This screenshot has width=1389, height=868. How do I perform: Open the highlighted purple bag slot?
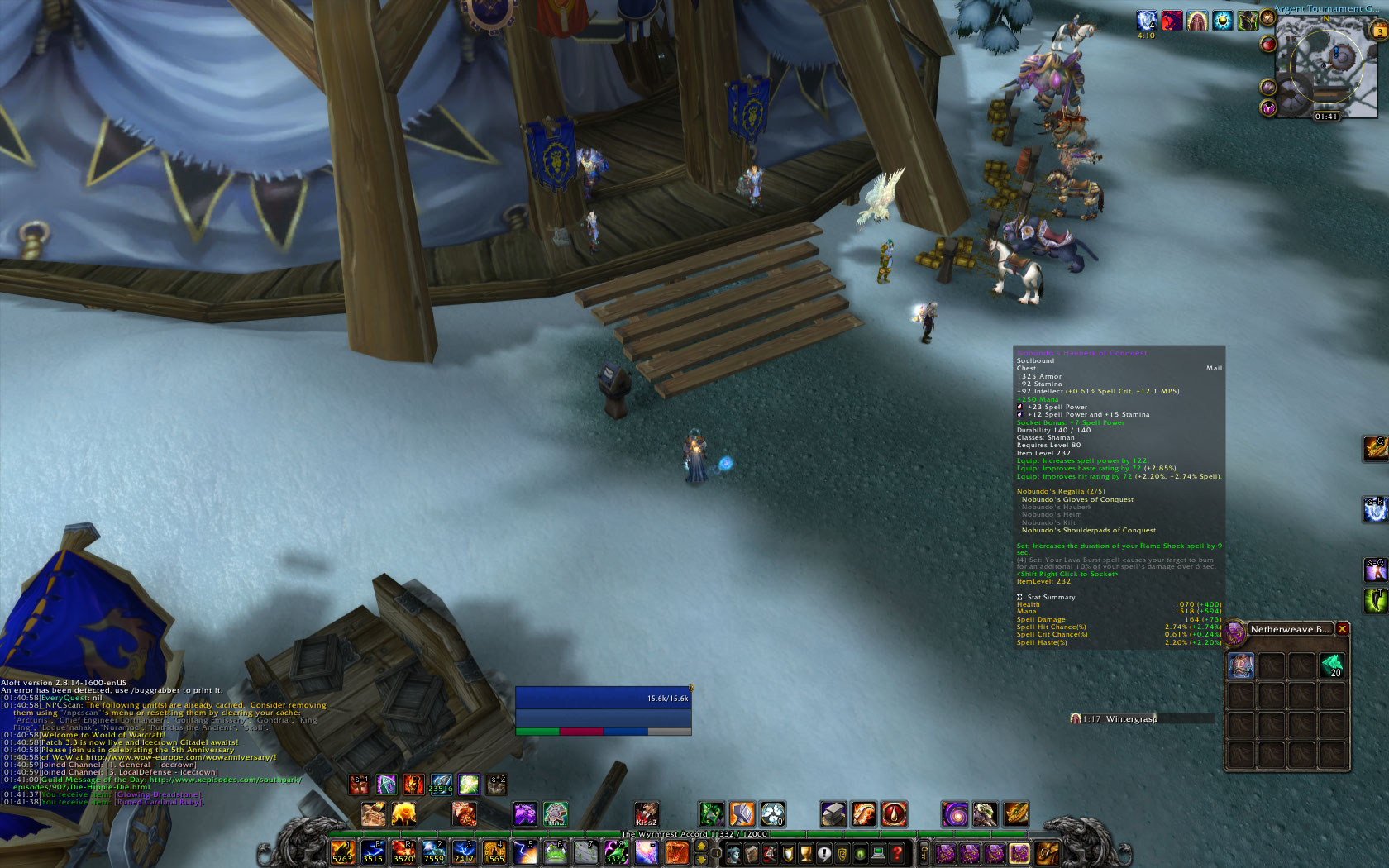(x=1019, y=852)
